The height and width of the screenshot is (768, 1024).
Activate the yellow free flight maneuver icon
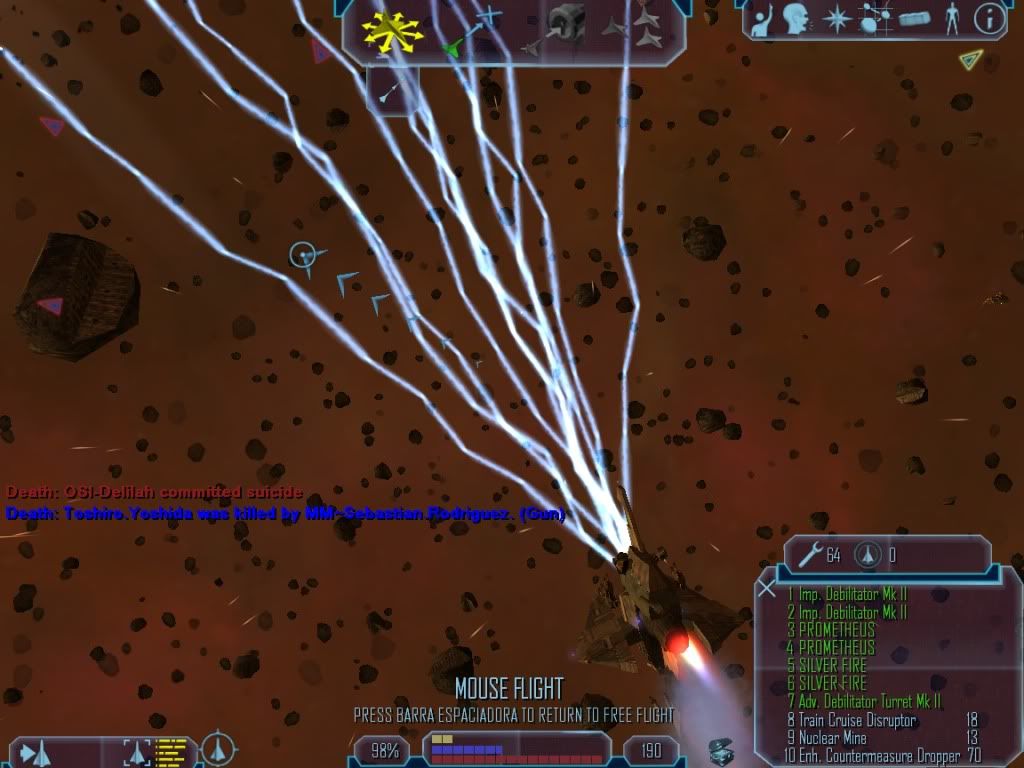click(393, 29)
